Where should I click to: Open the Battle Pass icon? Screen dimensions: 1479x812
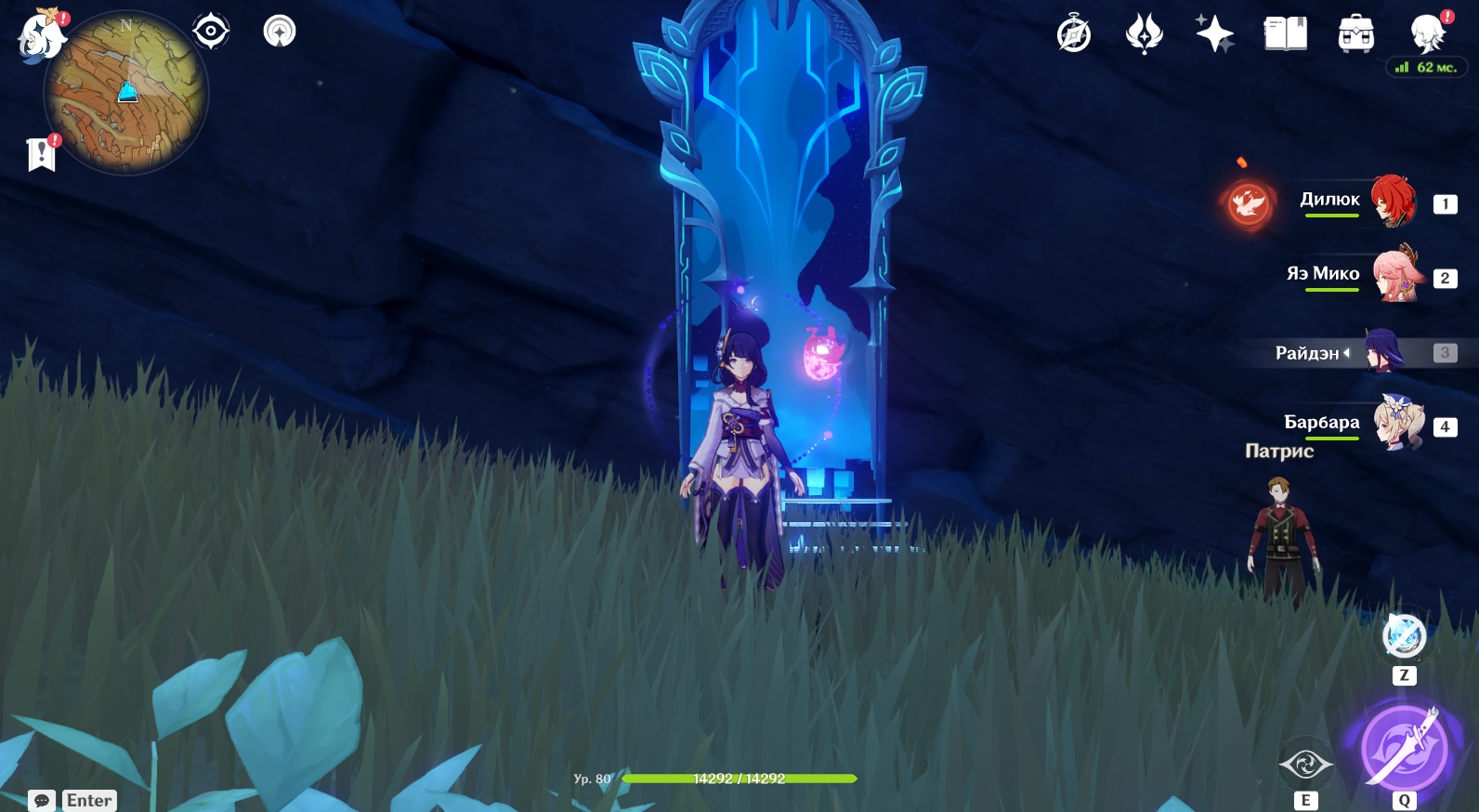point(1144,34)
